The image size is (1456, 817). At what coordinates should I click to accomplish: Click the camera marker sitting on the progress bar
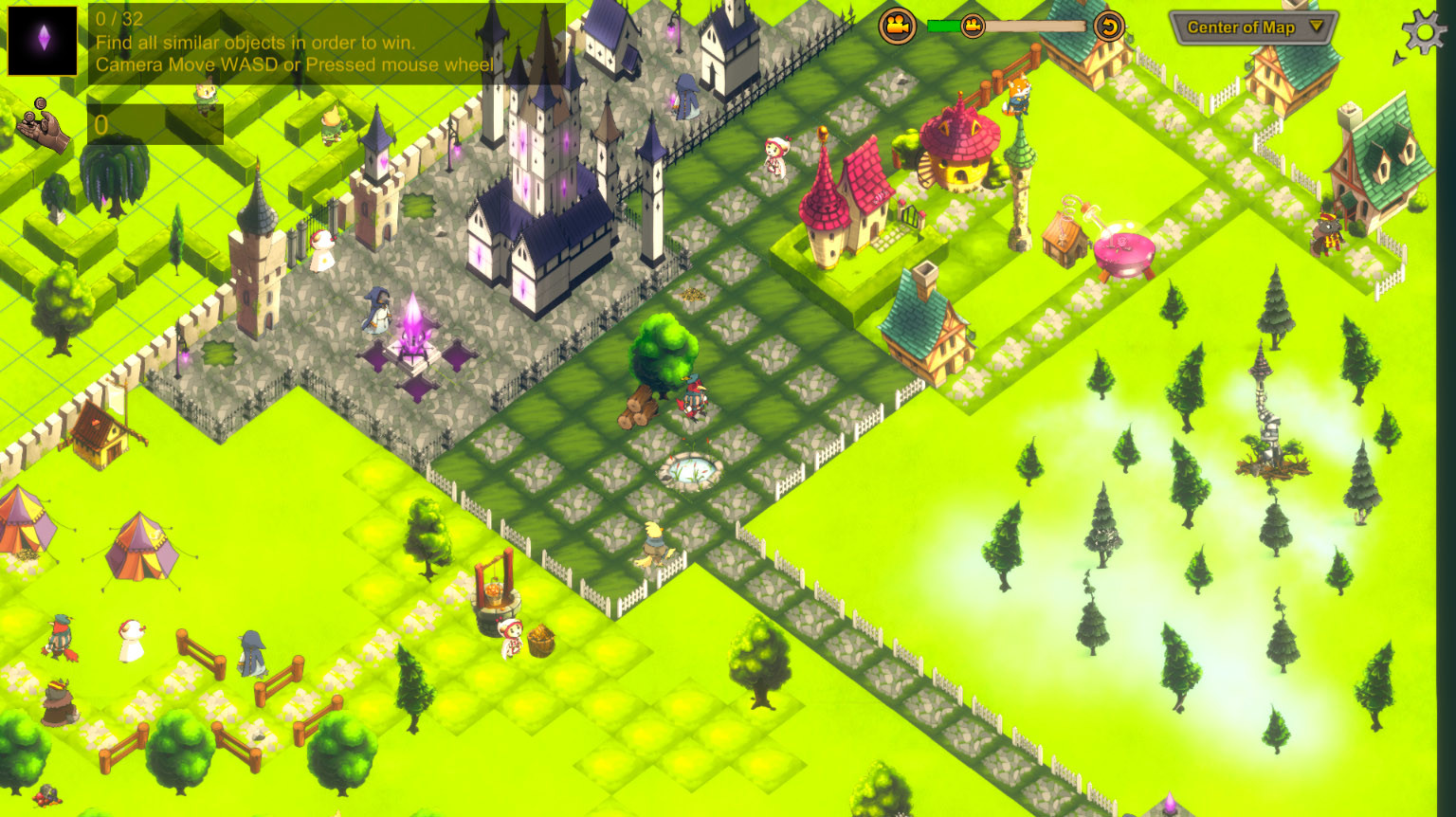pyautogui.click(x=973, y=27)
